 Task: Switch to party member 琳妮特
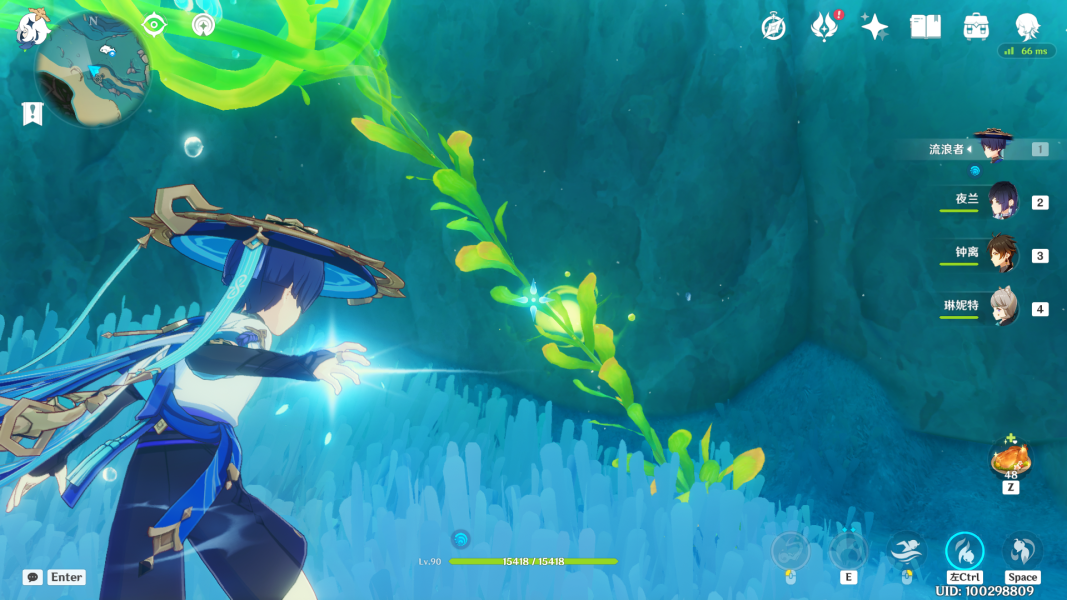(x=1001, y=308)
